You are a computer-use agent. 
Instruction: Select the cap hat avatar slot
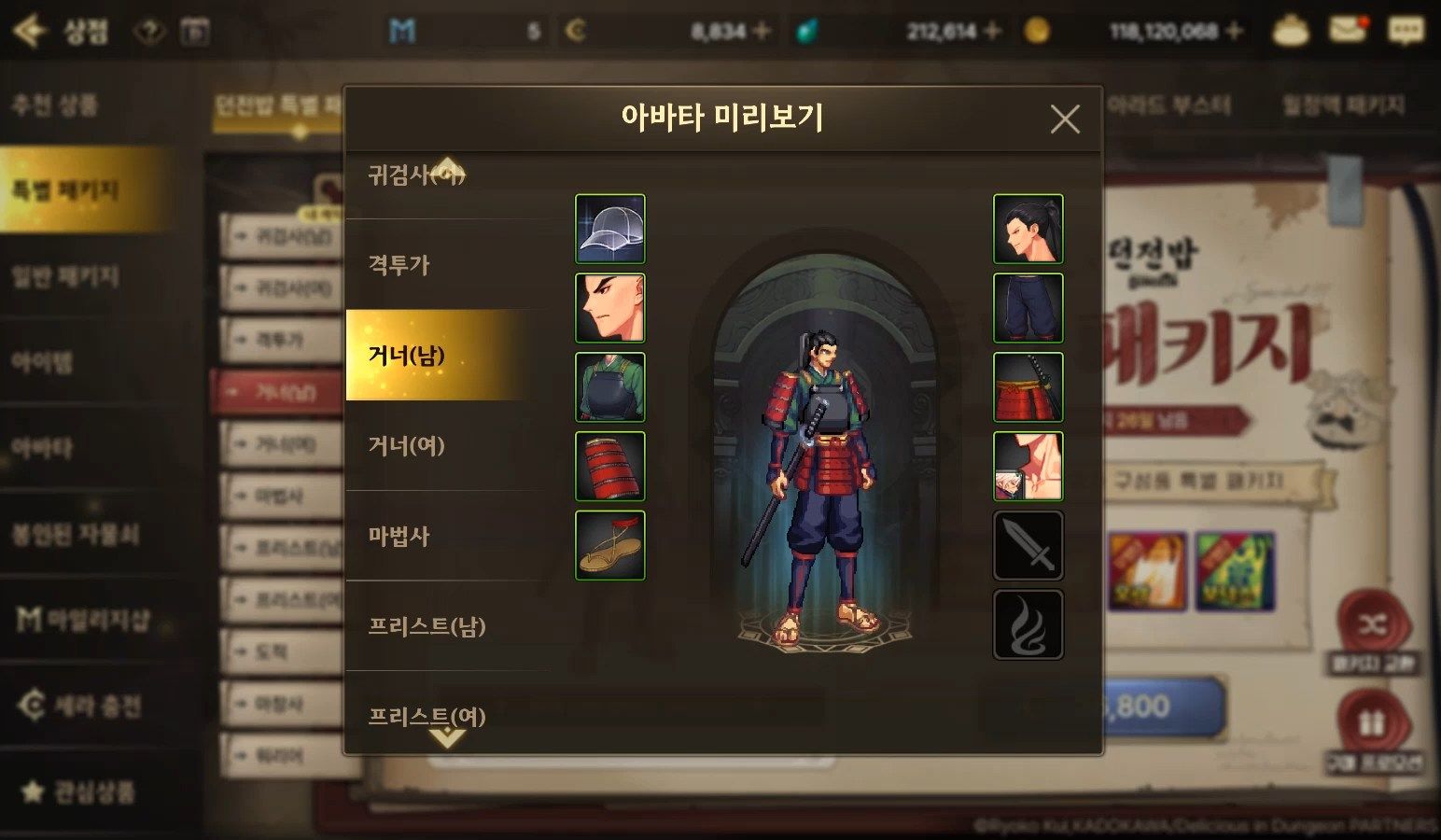click(609, 229)
